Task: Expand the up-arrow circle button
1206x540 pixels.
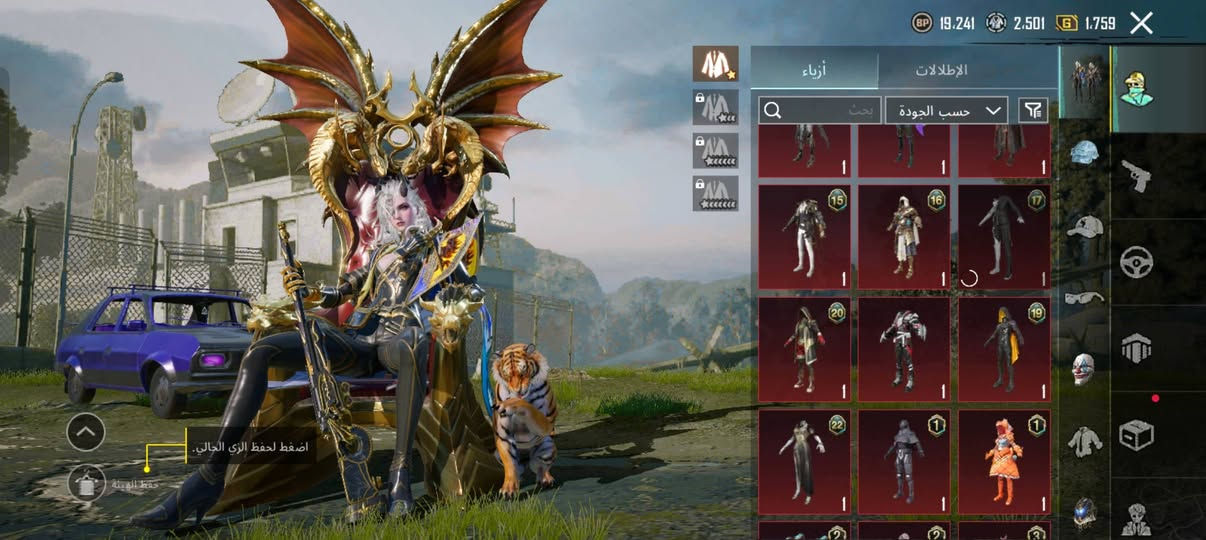Action: pyautogui.click(x=86, y=432)
